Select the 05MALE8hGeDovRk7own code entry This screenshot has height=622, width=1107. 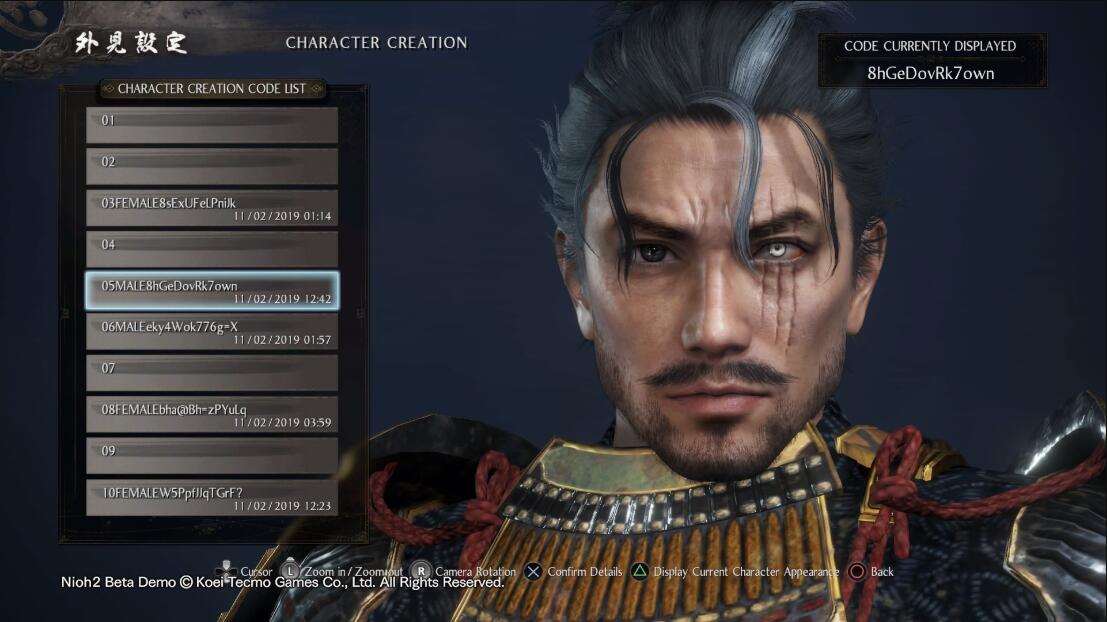[212, 291]
